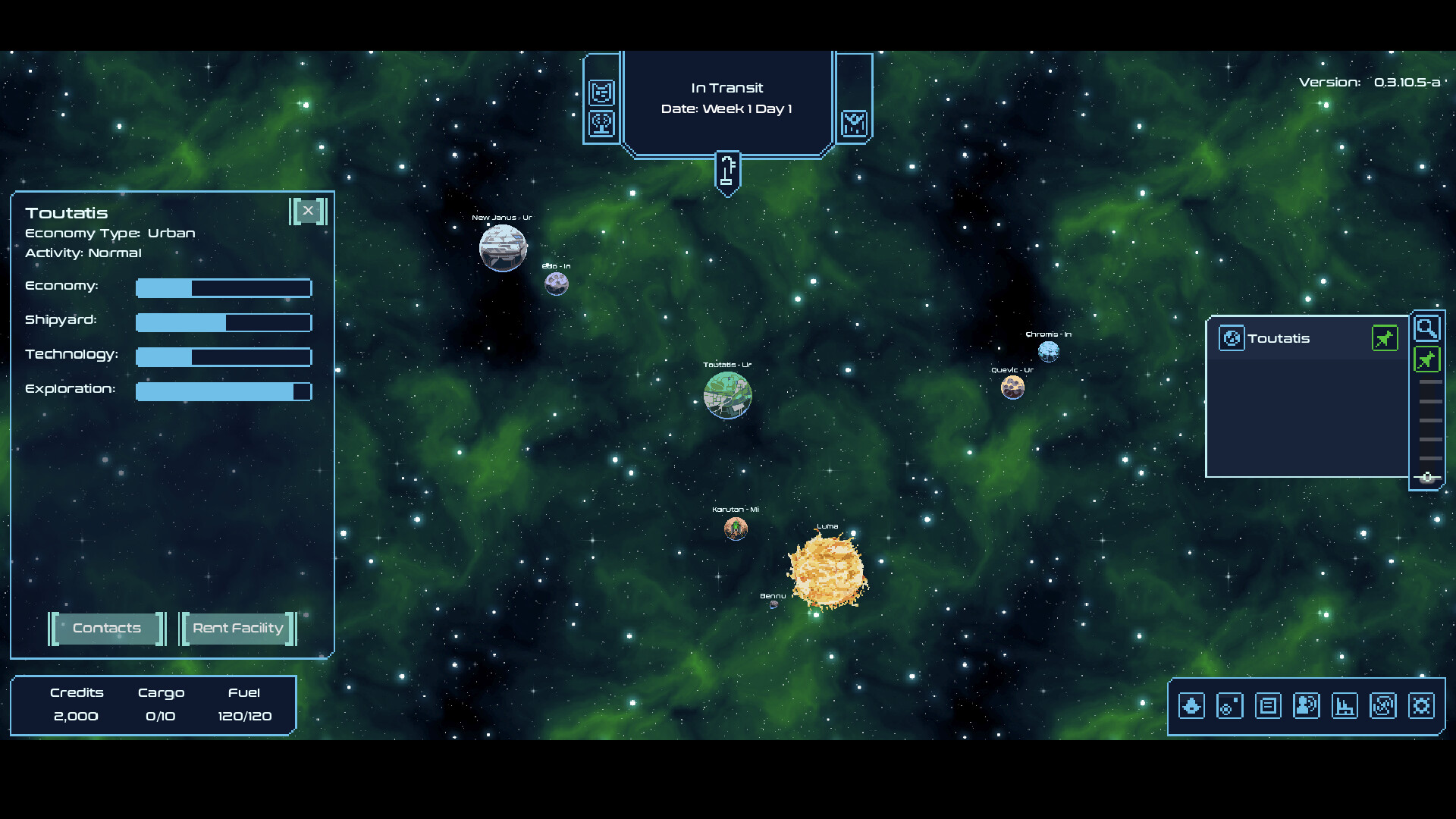Click the tree icon below the cat icon
This screenshot has width=1456, height=819.
pyautogui.click(x=601, y=124)
